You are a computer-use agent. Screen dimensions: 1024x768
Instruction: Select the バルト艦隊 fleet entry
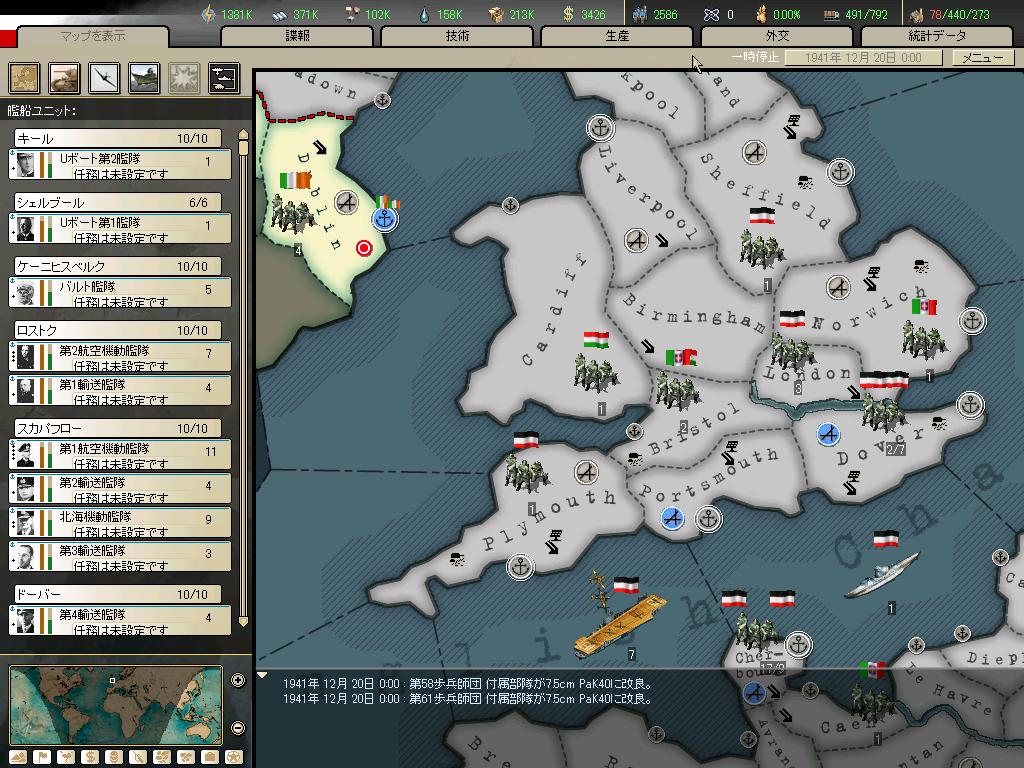[x=121, y=293]
